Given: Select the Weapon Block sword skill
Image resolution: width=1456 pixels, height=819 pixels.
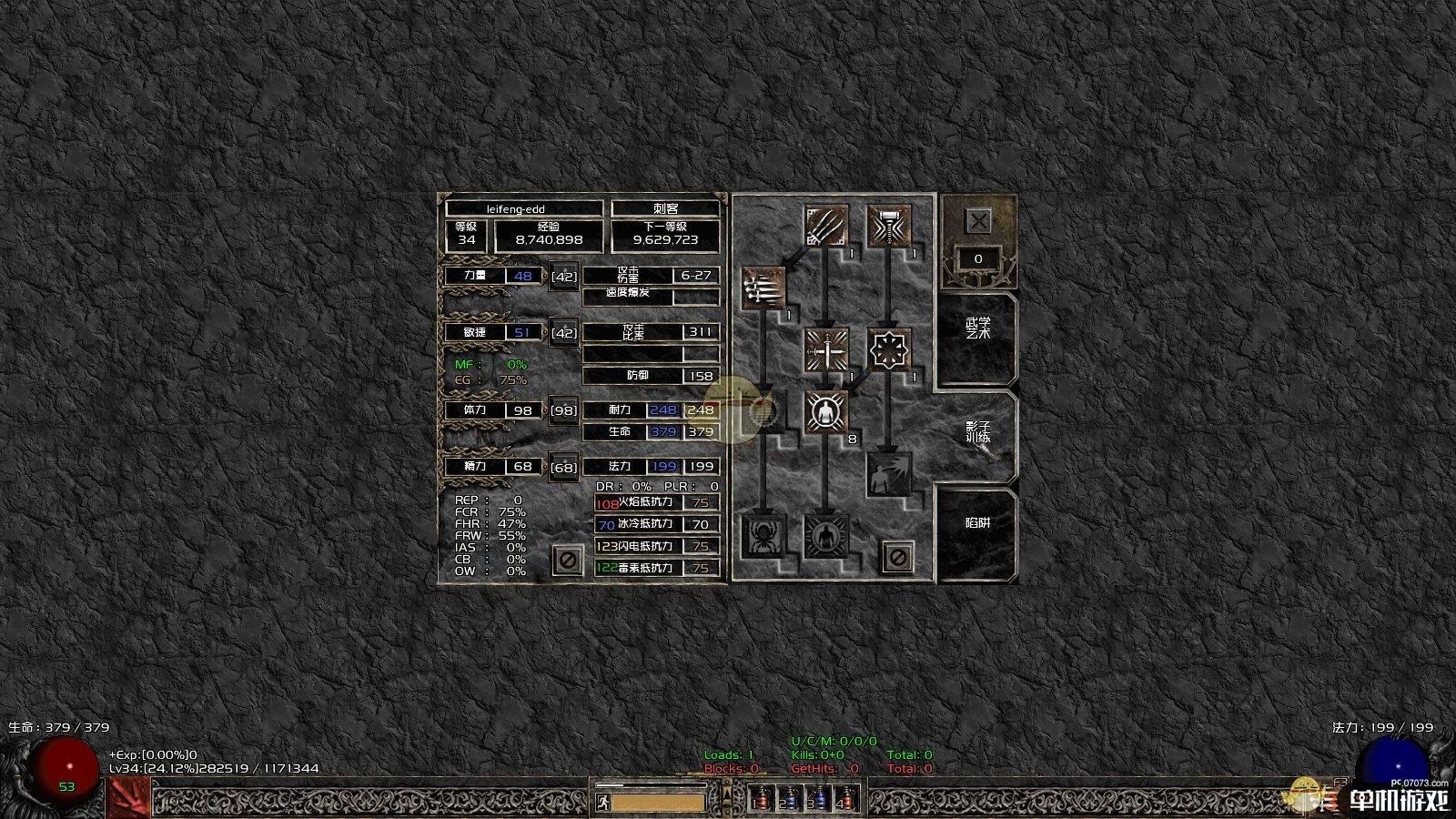Looking at the screenshot, I should (826, 350).
